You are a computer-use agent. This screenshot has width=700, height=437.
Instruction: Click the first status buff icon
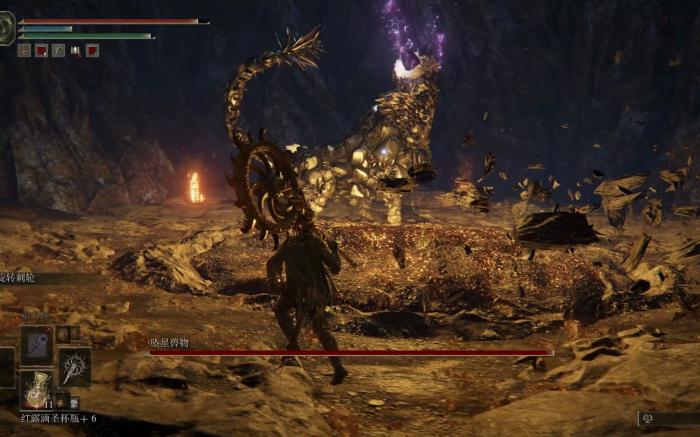pyautogui.click(x=24, y=50)
